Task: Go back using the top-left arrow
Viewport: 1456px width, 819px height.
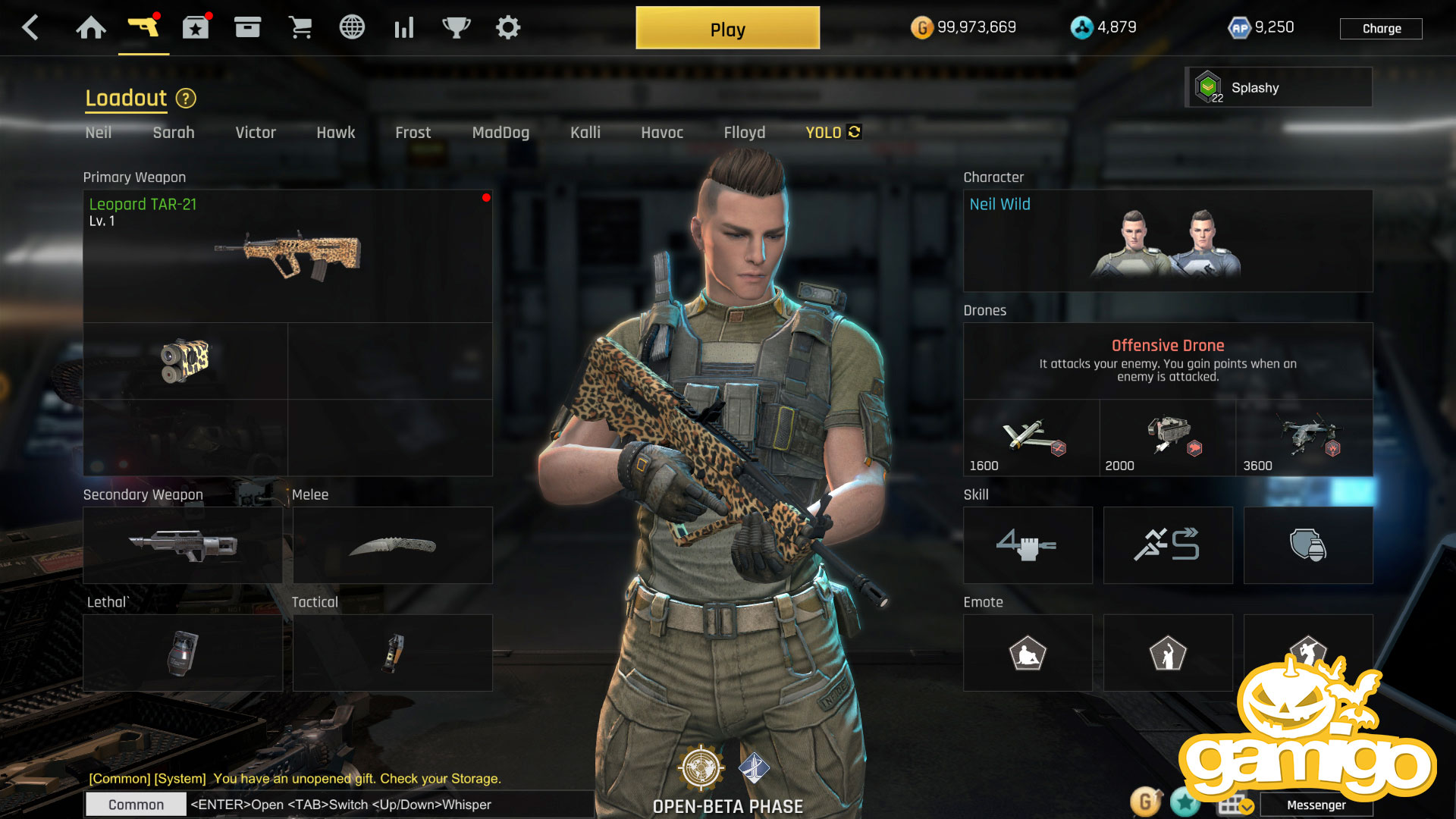Action: pyautogui.click(x=30, y=28)
